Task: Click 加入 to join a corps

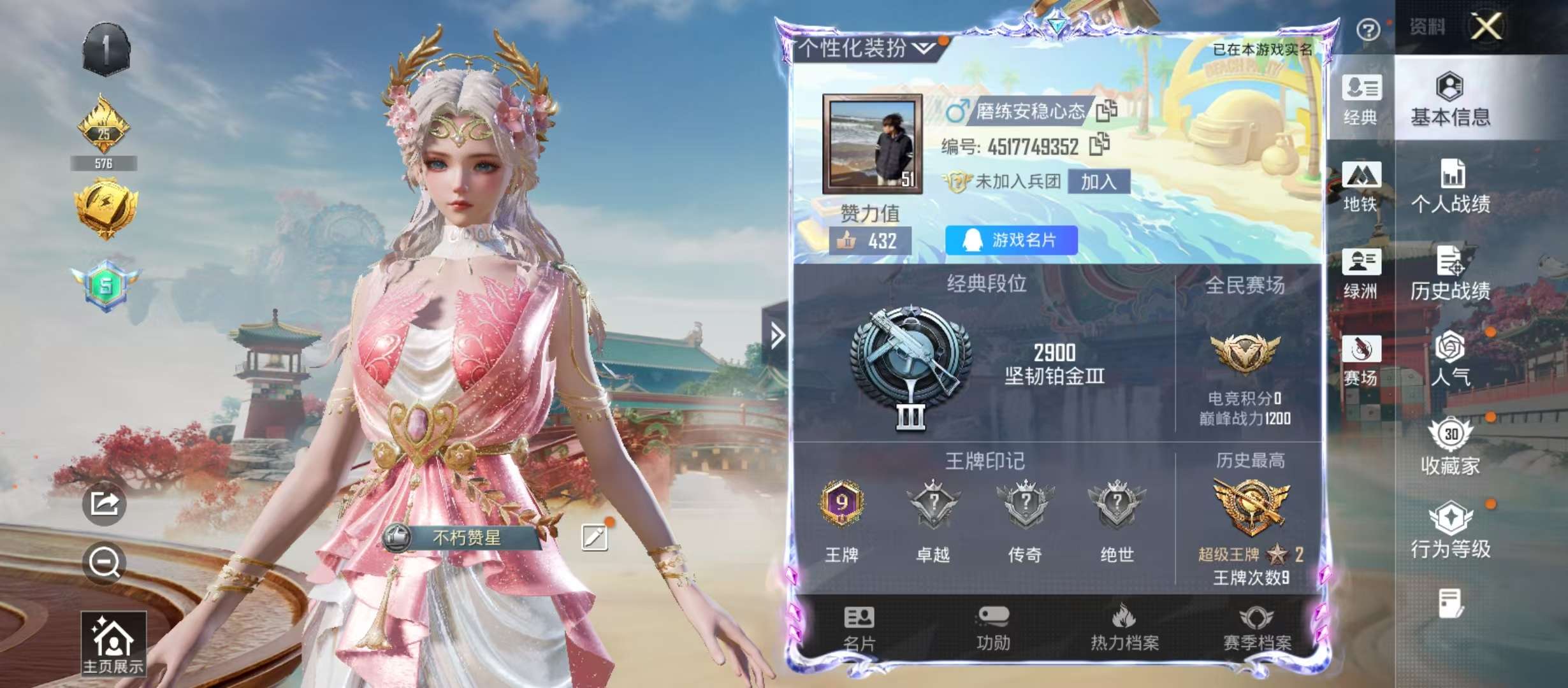Action: (1098, 182)
